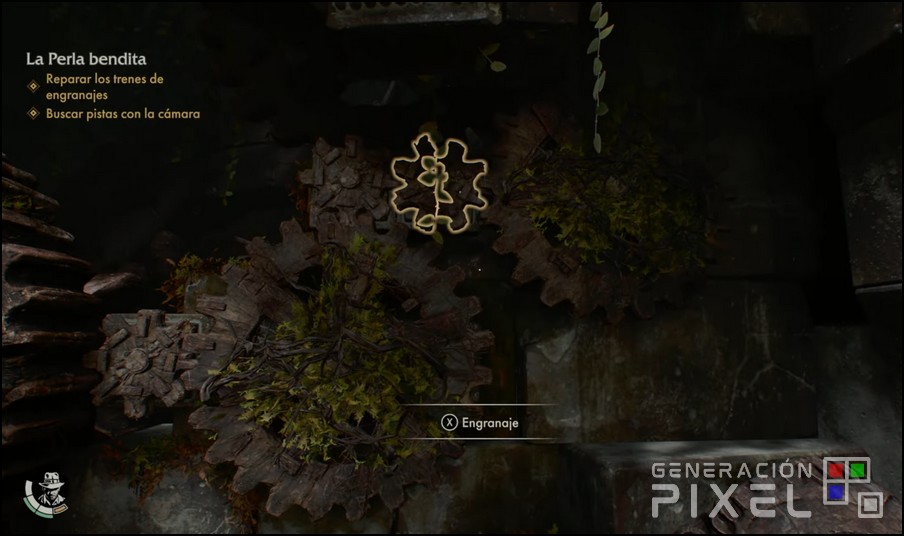Viewport: 904px width, 536px height.
Task: Click the Indiana Jones portrait icon
Action: [x=45, y=490]
